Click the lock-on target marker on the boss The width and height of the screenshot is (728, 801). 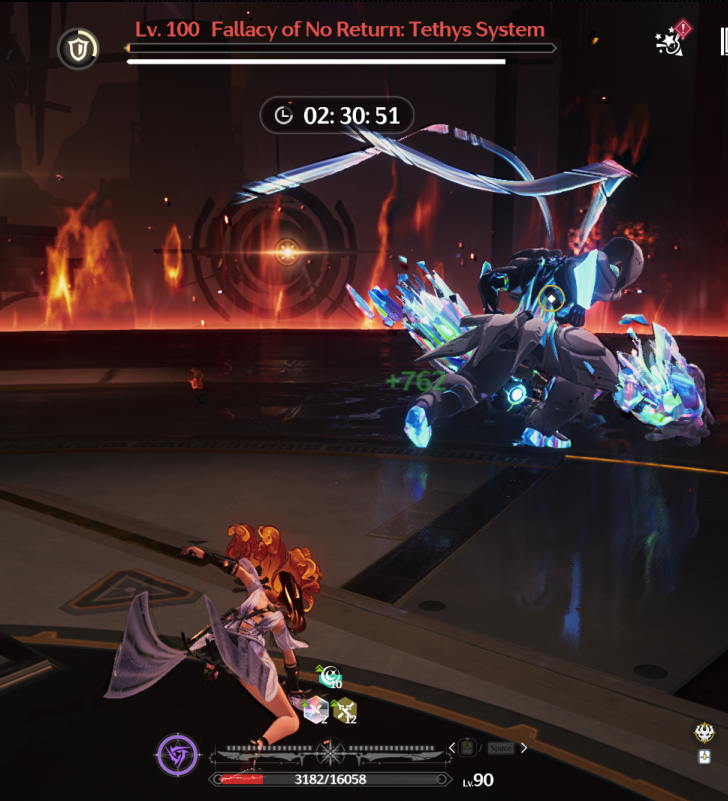(x=550, y=297)
